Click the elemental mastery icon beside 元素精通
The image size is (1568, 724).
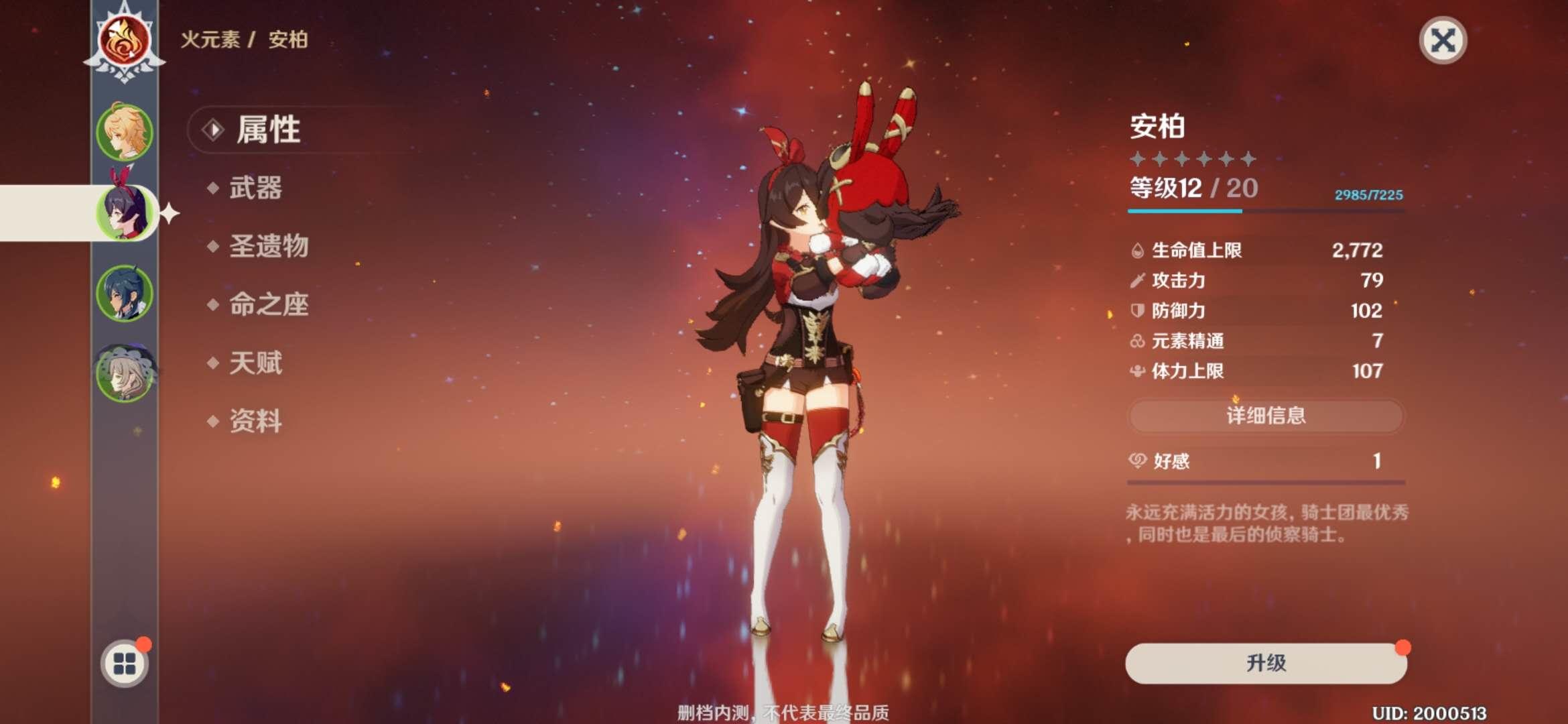pyautogui.click(x=1135, y=342)
